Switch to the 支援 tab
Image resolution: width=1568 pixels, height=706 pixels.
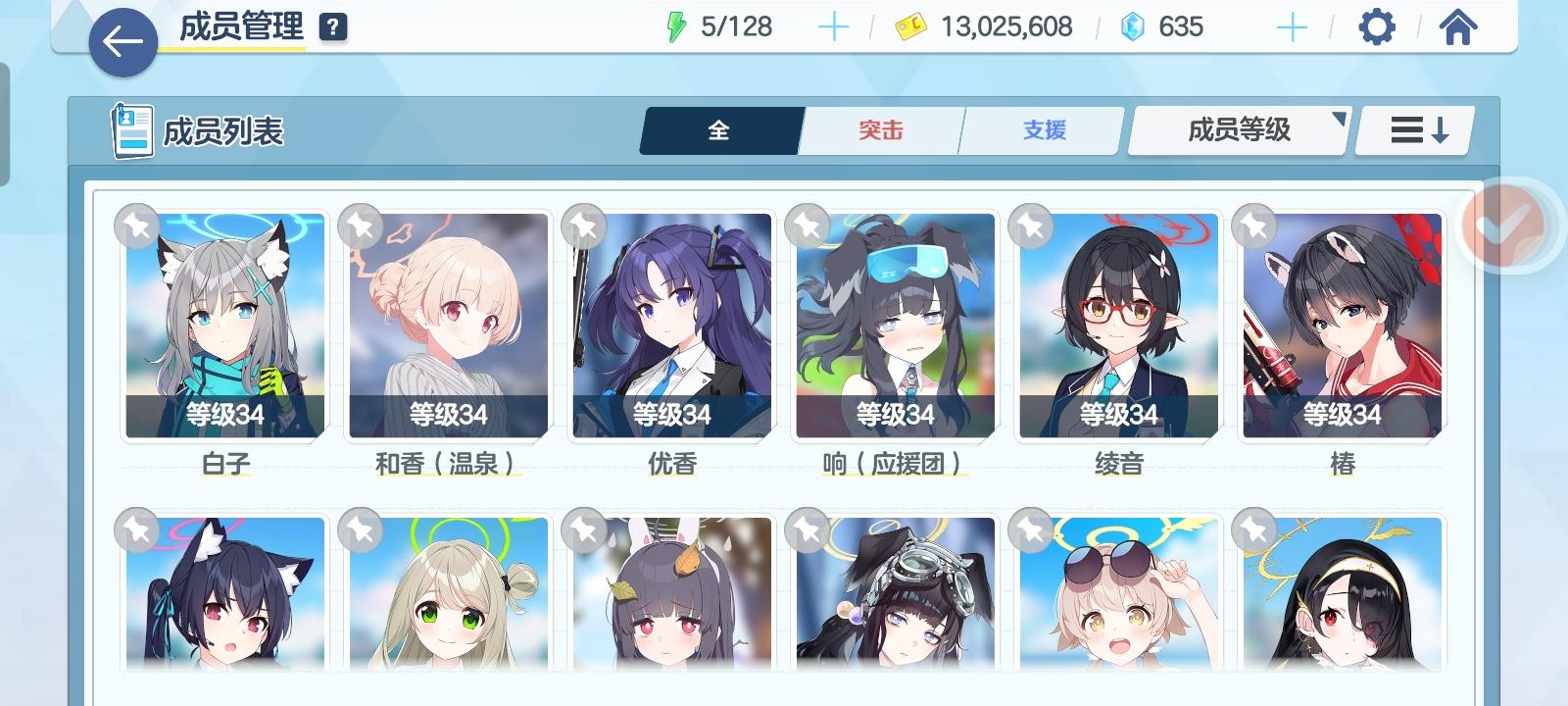[1041, 128]
